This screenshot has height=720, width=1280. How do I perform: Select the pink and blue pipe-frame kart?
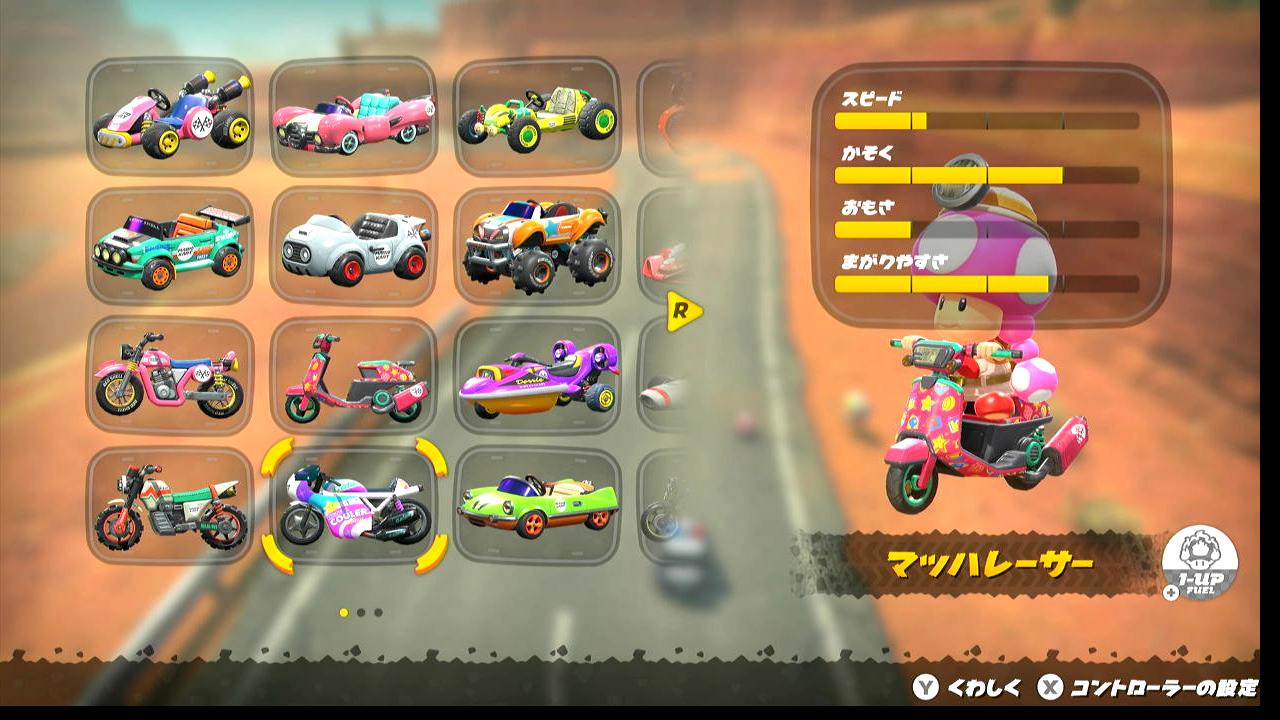tap(170, 117)
